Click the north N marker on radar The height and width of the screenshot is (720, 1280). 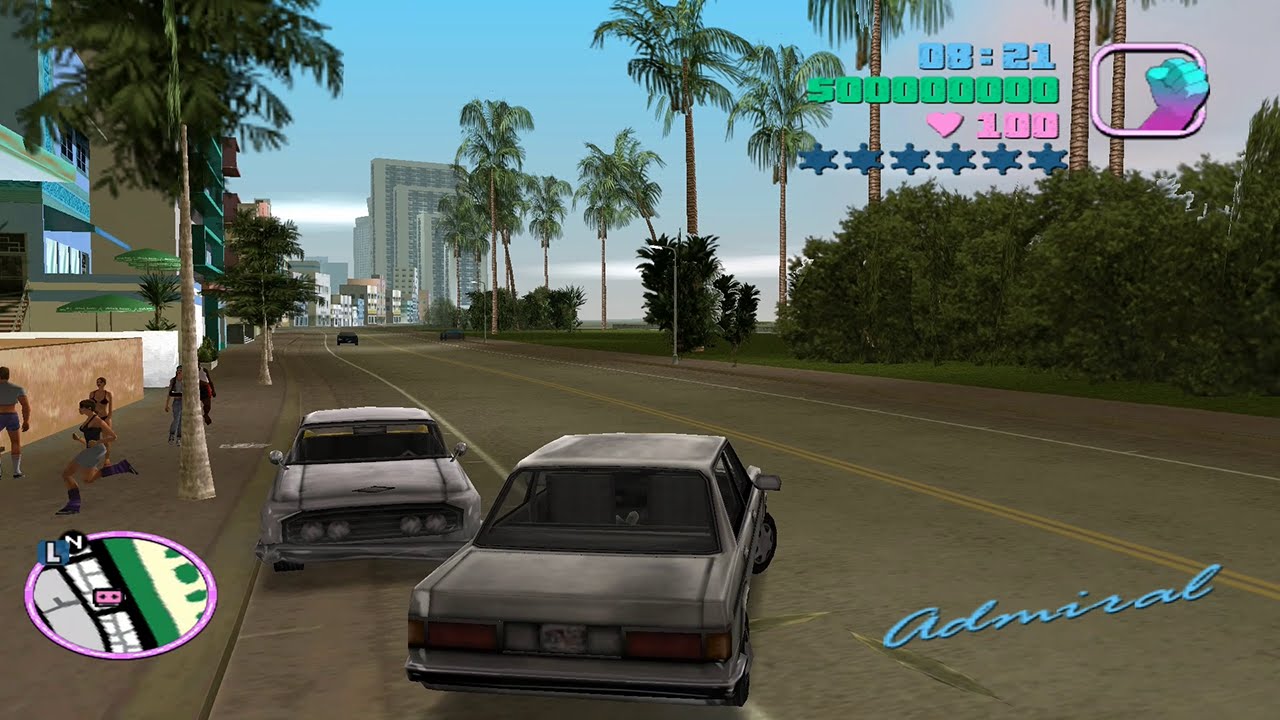click(x=73, y=540)
